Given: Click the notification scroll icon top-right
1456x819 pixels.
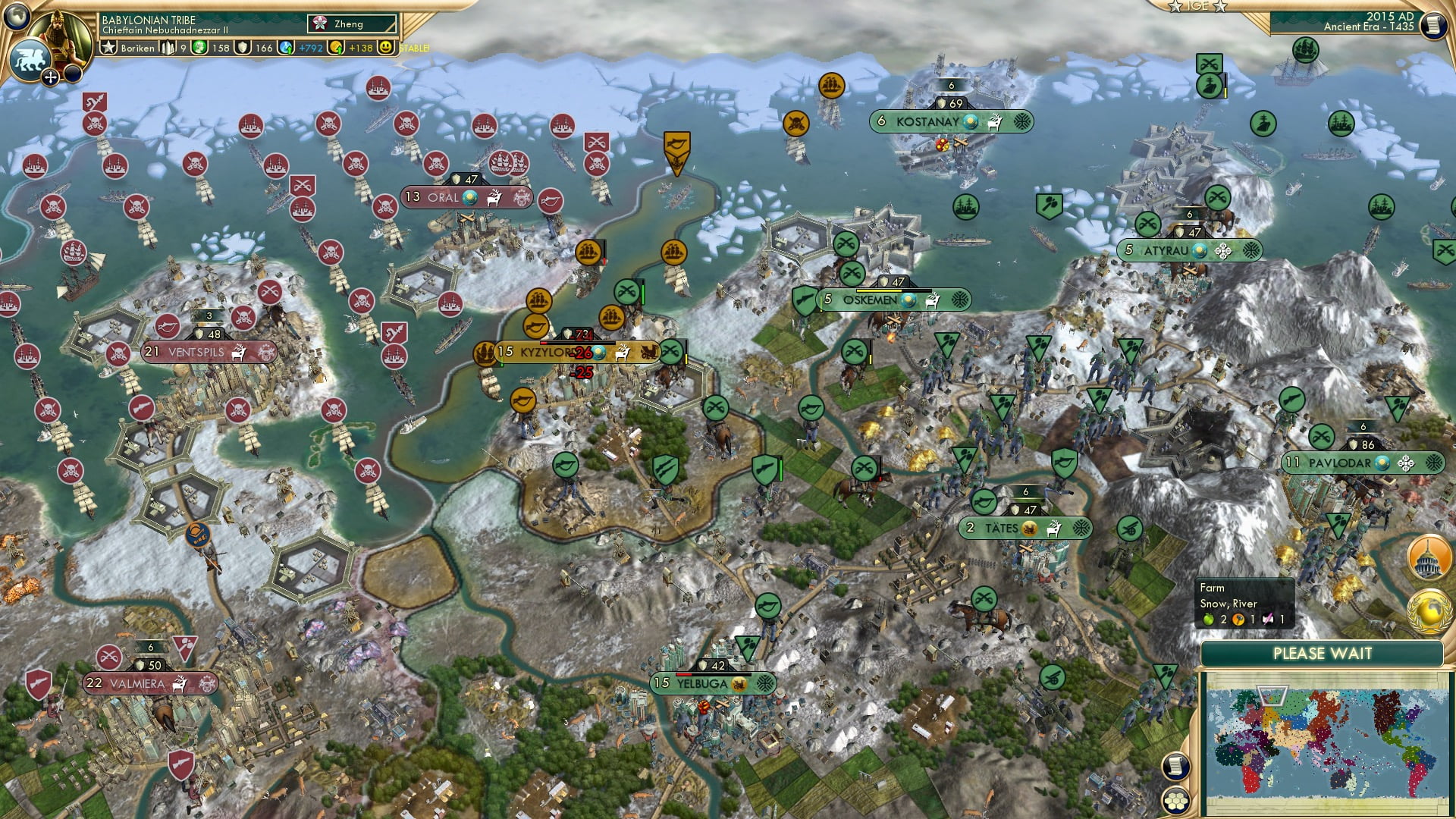Looking at the screenshot, I should click(x=1432, y=25).
